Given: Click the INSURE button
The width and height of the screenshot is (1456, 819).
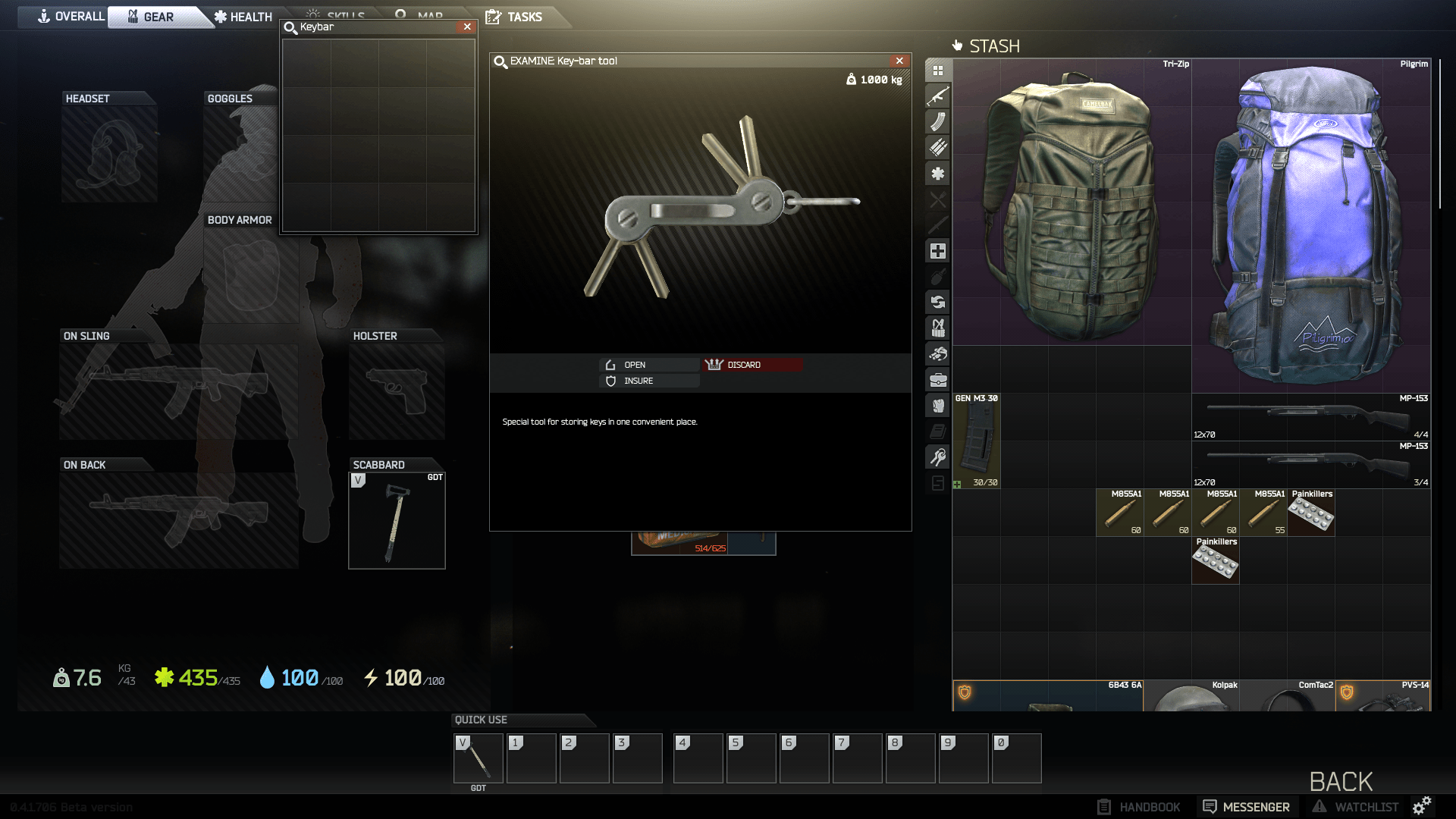Looking at the screenshot, I should click(x=648, y=381).
